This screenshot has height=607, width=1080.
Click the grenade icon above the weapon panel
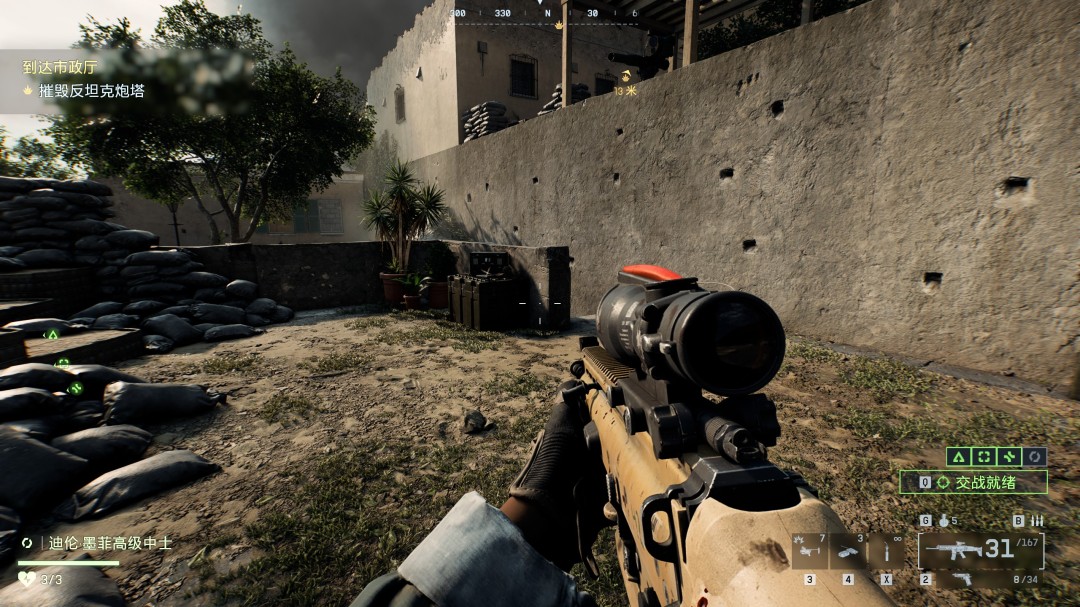(x=941, y=521)
